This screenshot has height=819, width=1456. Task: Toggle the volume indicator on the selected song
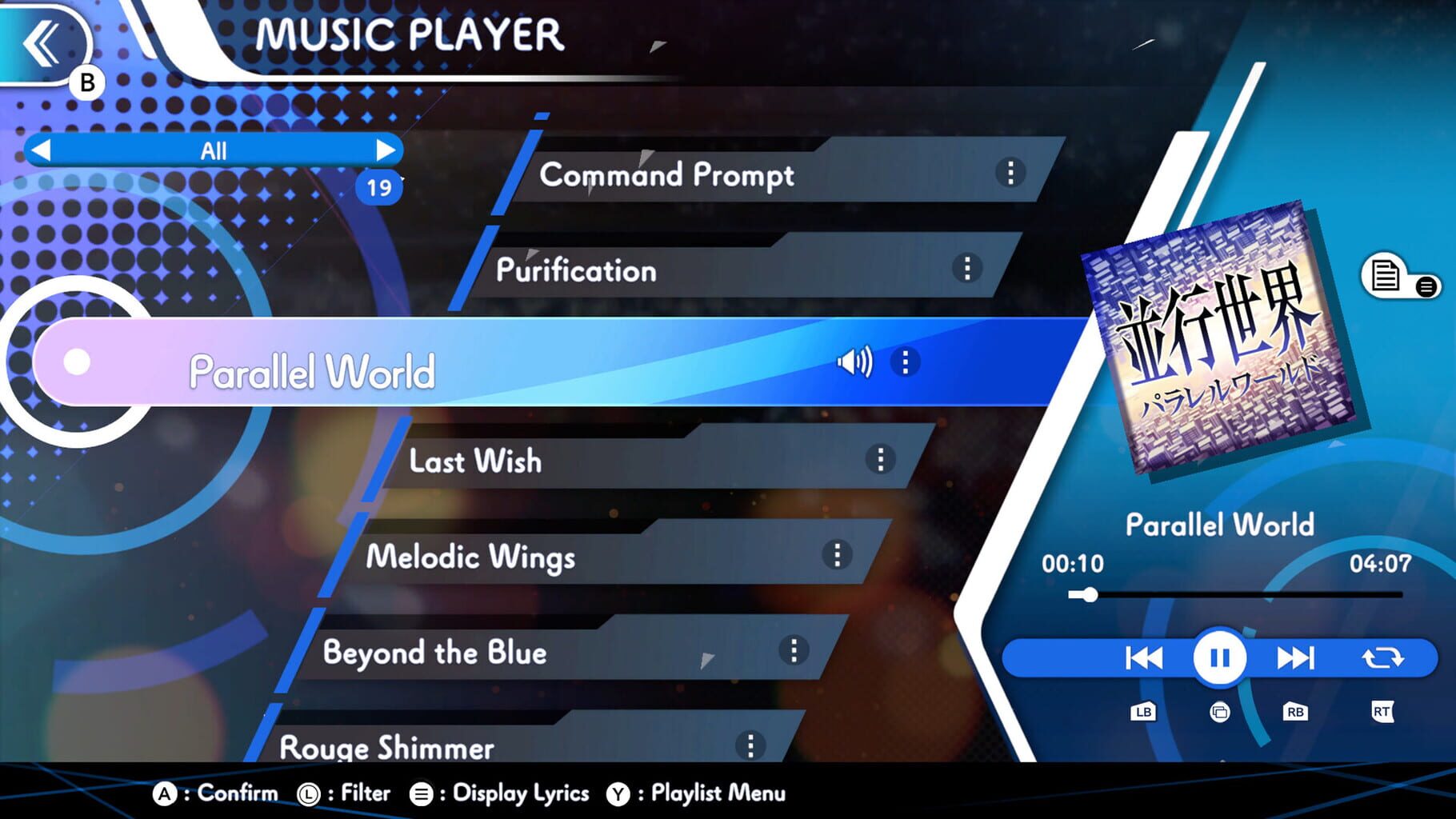[x=856, y=362]
